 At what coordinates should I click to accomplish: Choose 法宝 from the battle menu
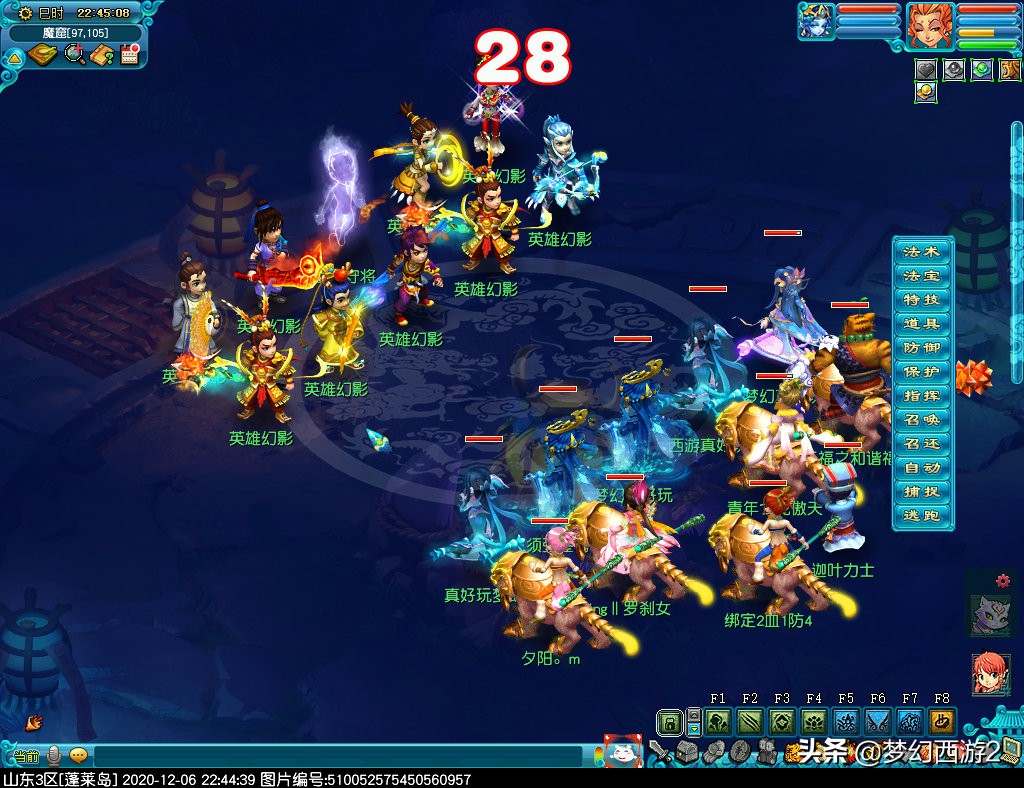point(922,275)
